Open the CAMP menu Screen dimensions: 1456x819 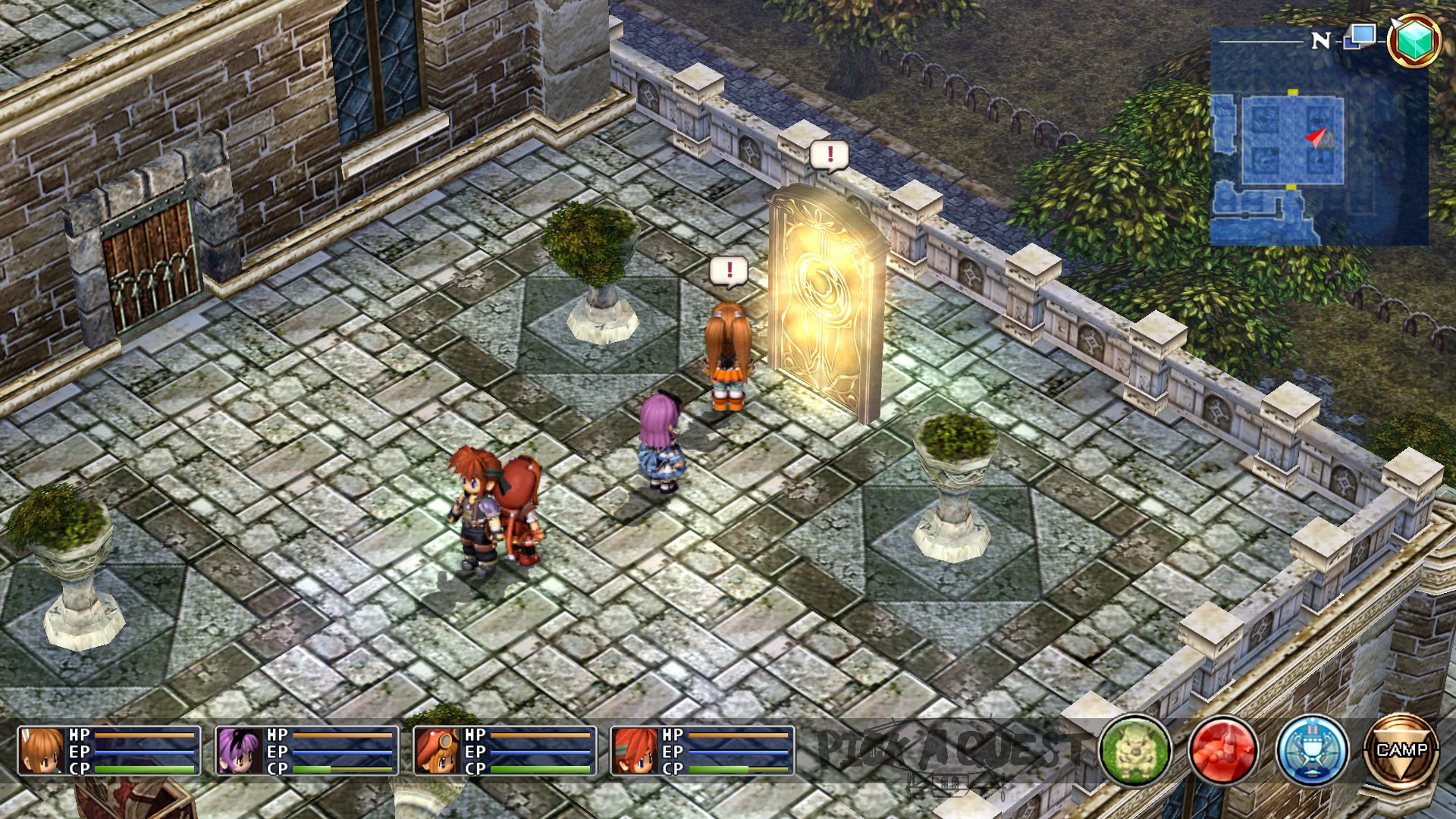[x=1401, y=751]
